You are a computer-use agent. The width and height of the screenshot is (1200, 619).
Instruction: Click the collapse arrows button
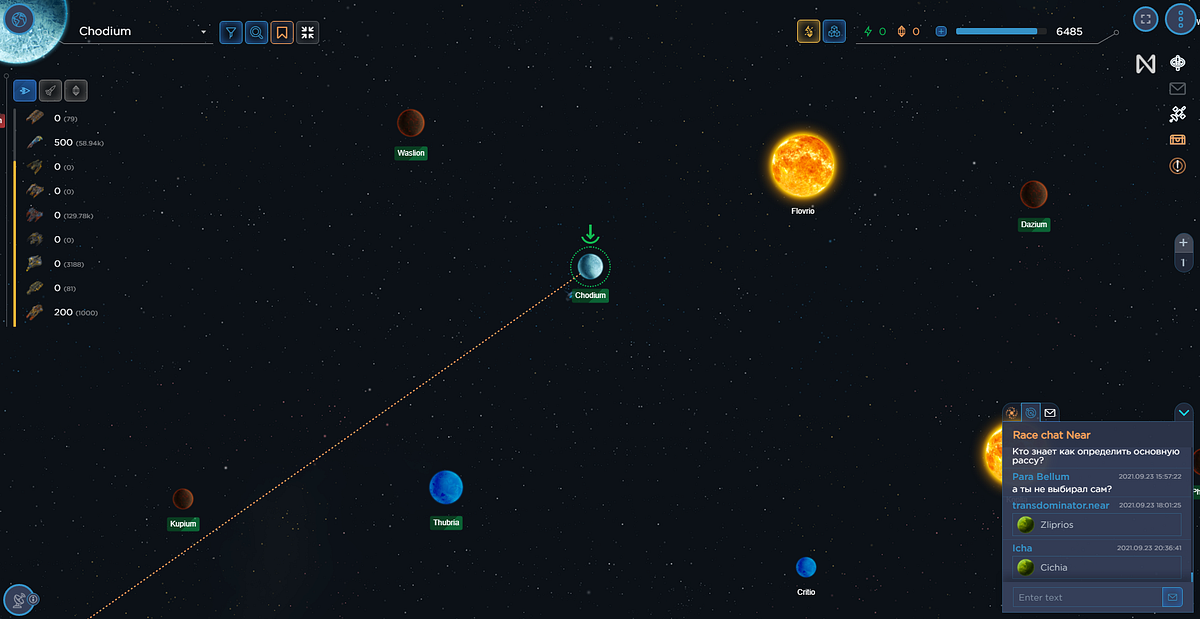[x=307, y=32]
